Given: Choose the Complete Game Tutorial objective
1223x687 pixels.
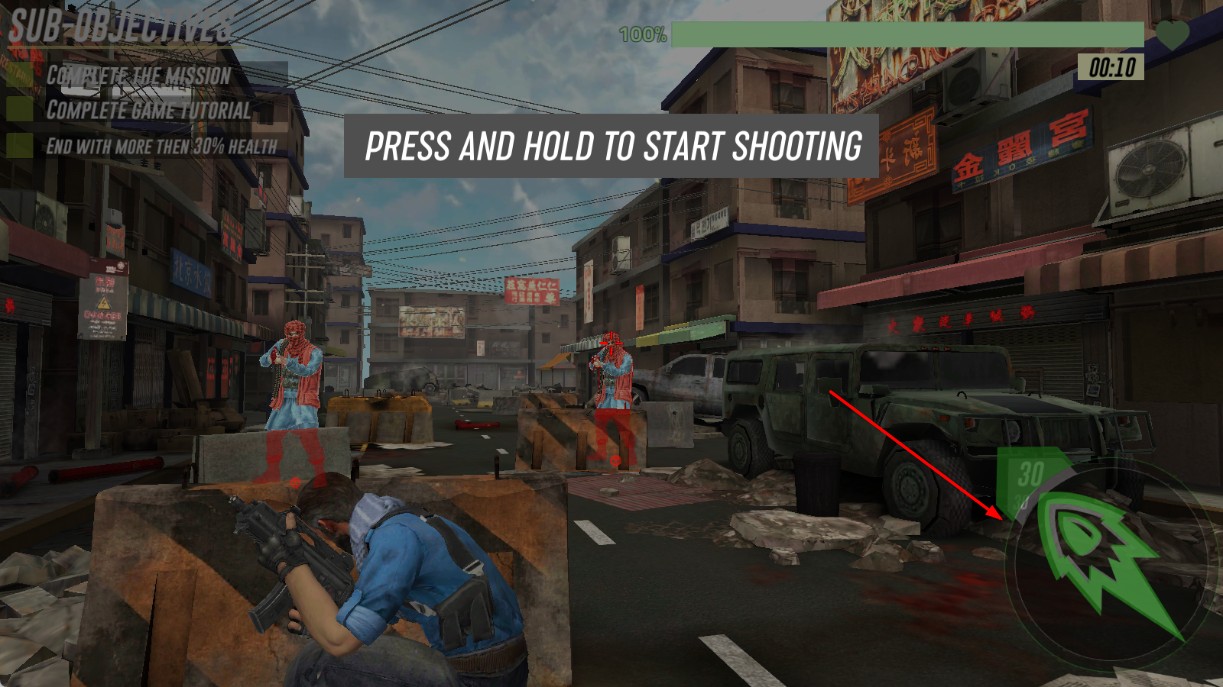Looking at the screenshot, I should pos(148,110).
